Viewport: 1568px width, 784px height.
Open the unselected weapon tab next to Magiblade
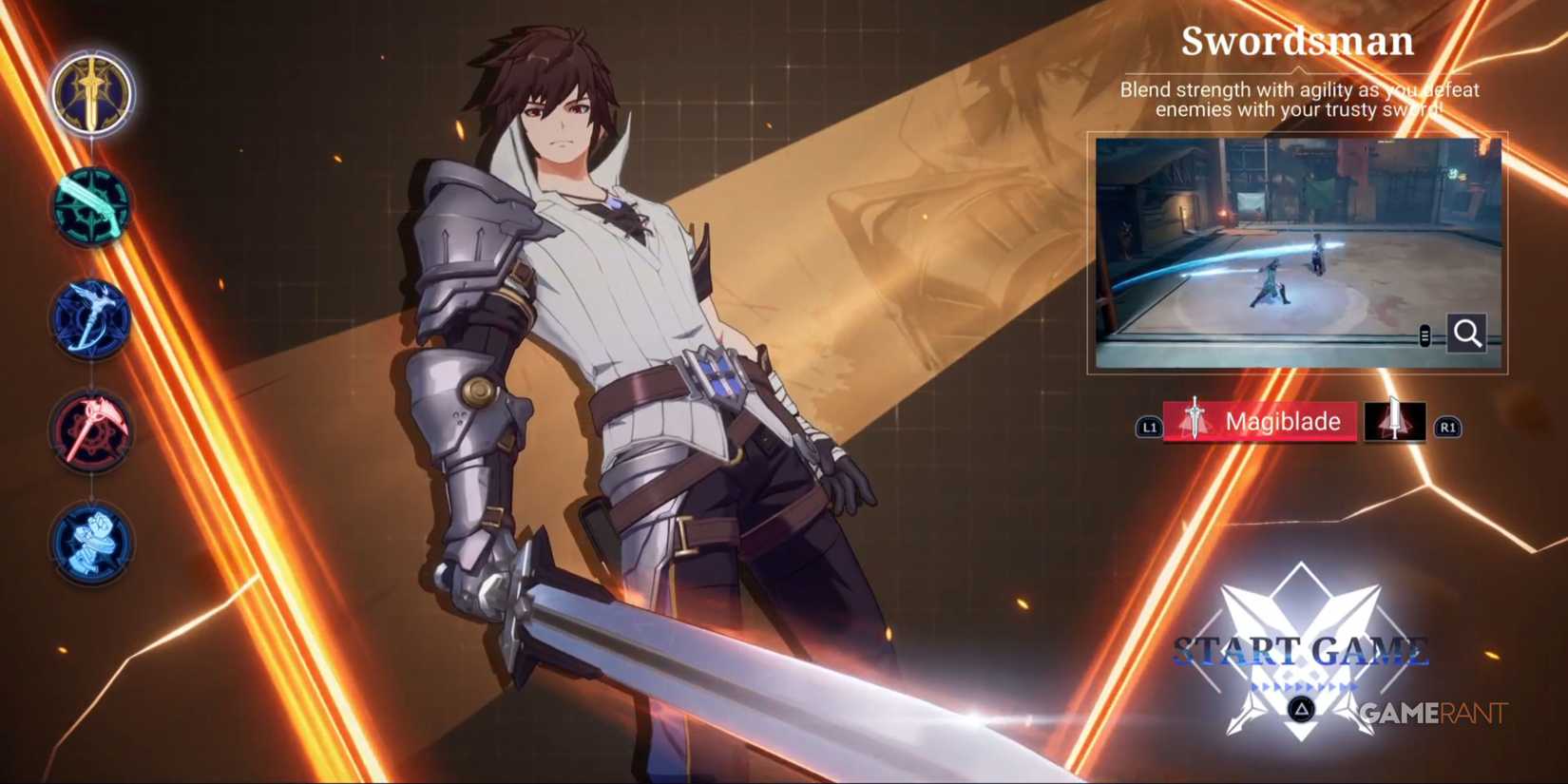click(1395, 421)
